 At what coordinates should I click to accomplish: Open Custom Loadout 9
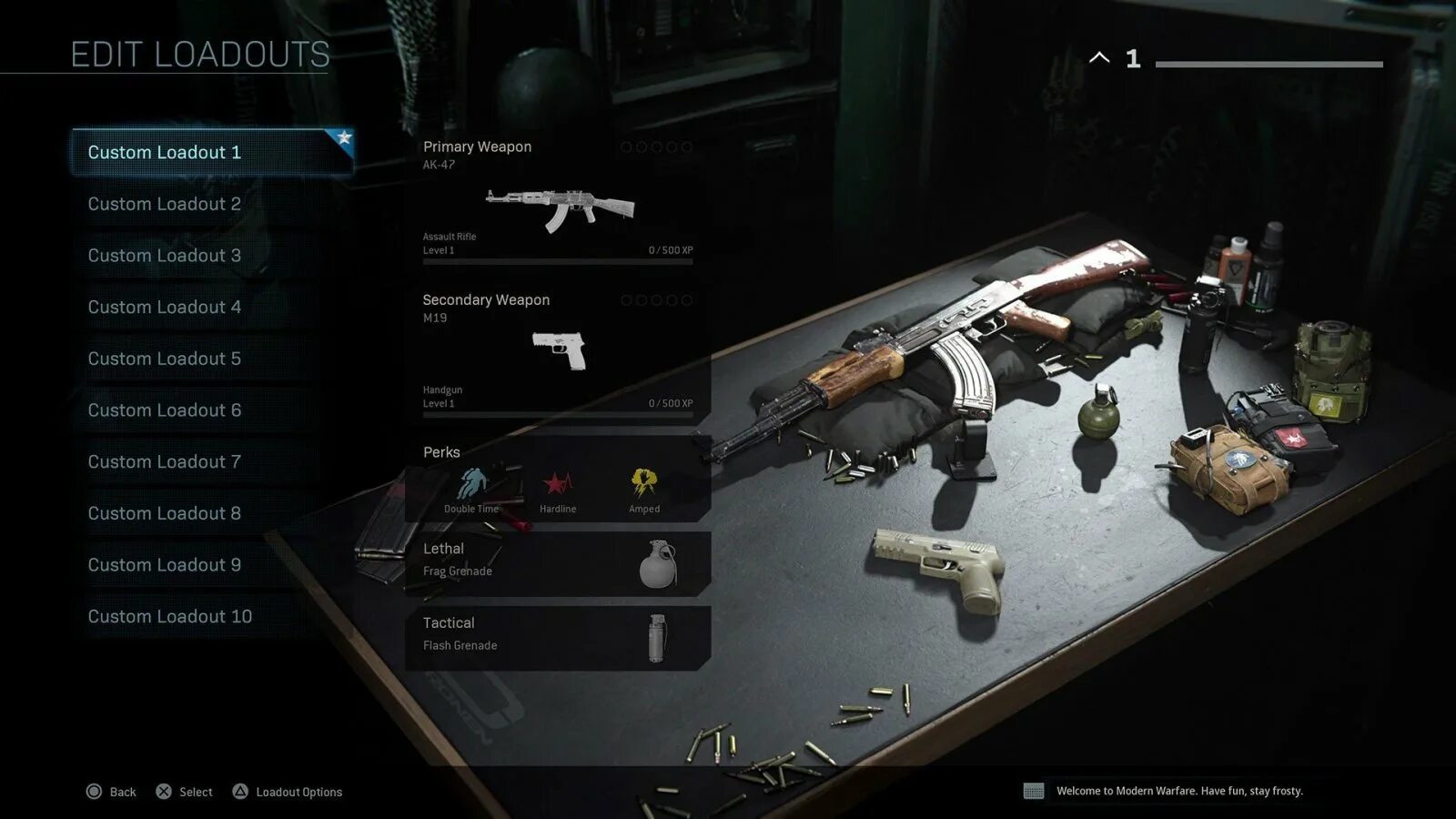point(165,565)
